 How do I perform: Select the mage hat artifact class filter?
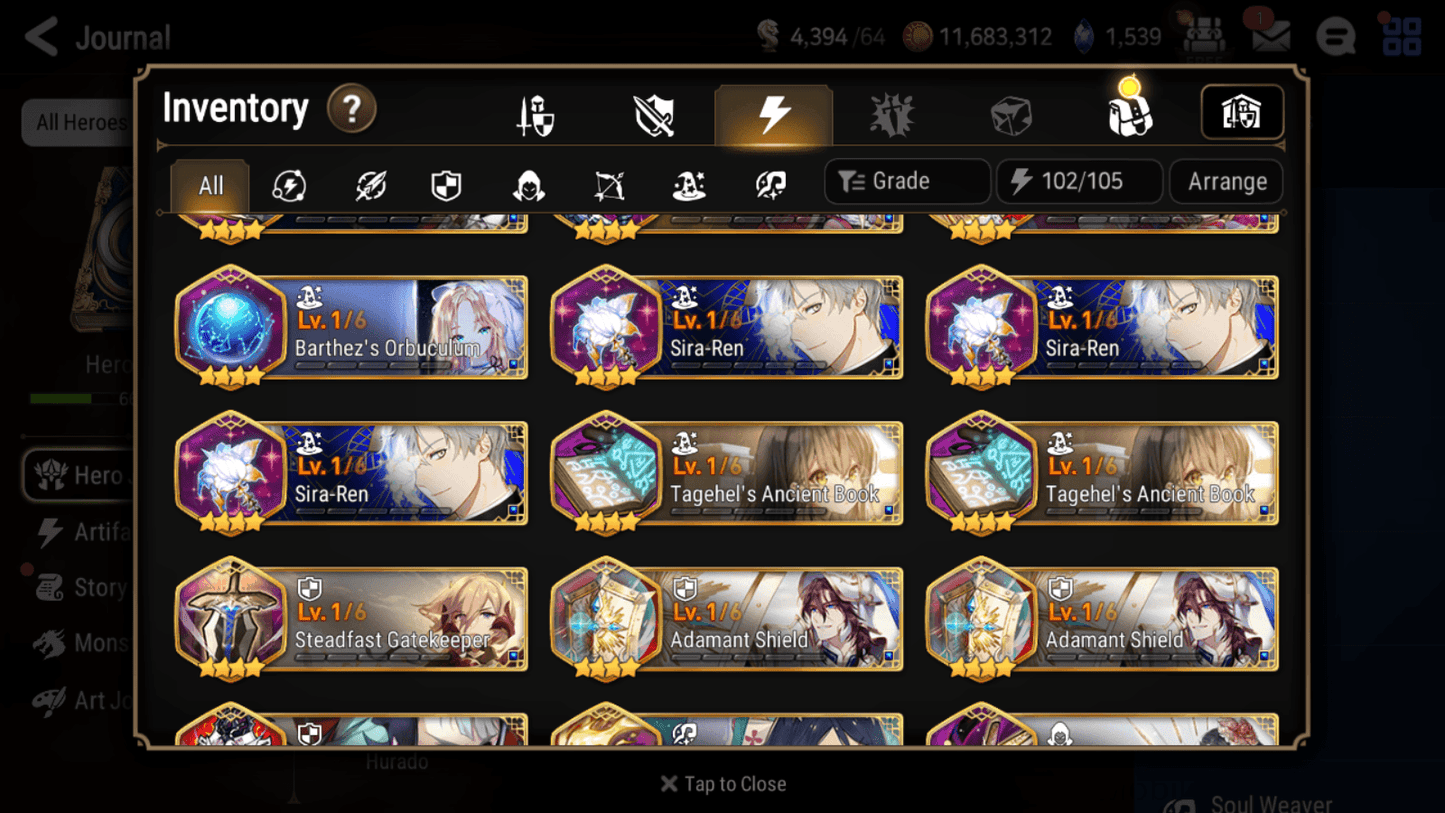688,184
